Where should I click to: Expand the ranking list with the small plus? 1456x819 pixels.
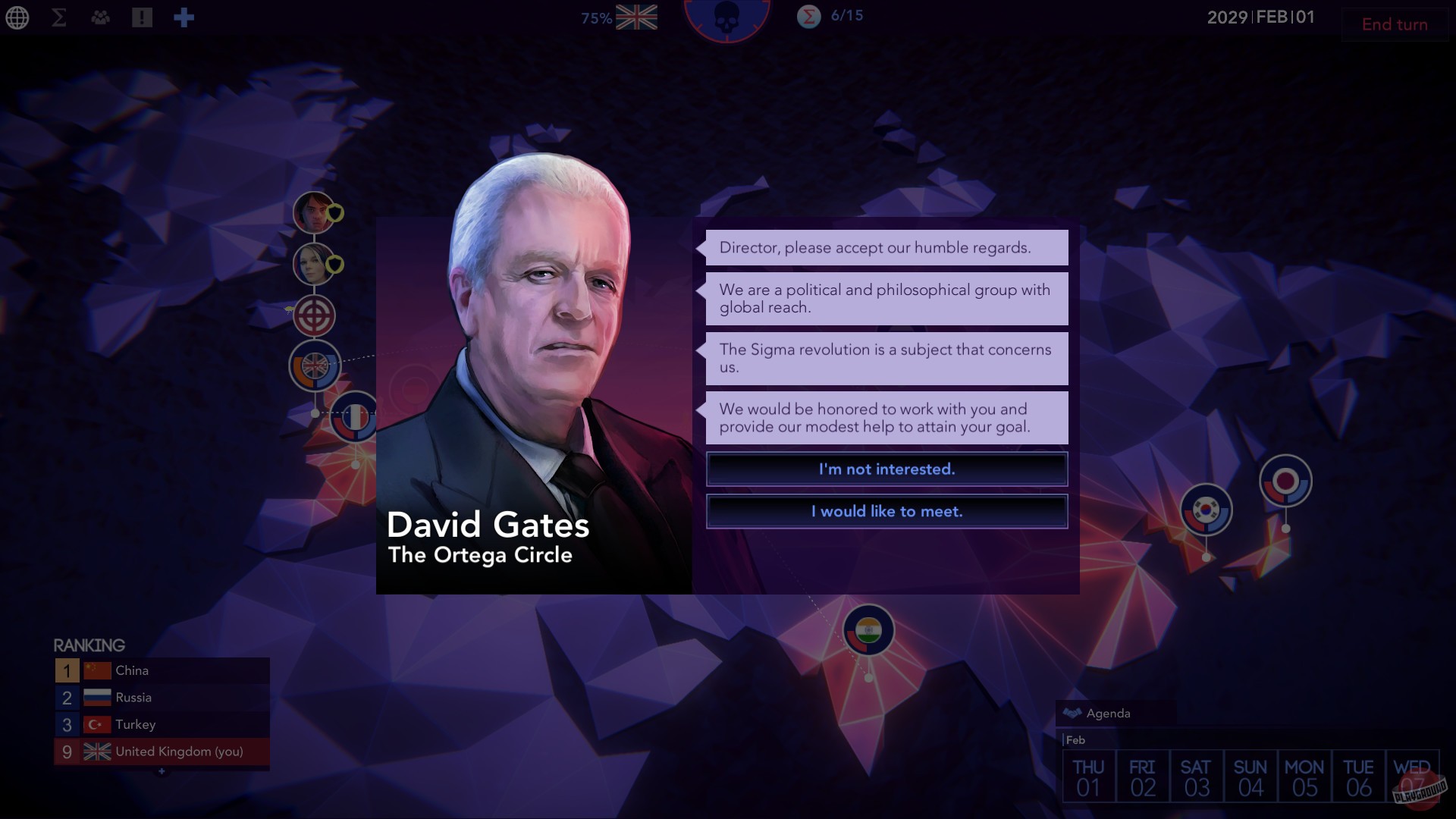click(161, 771)
